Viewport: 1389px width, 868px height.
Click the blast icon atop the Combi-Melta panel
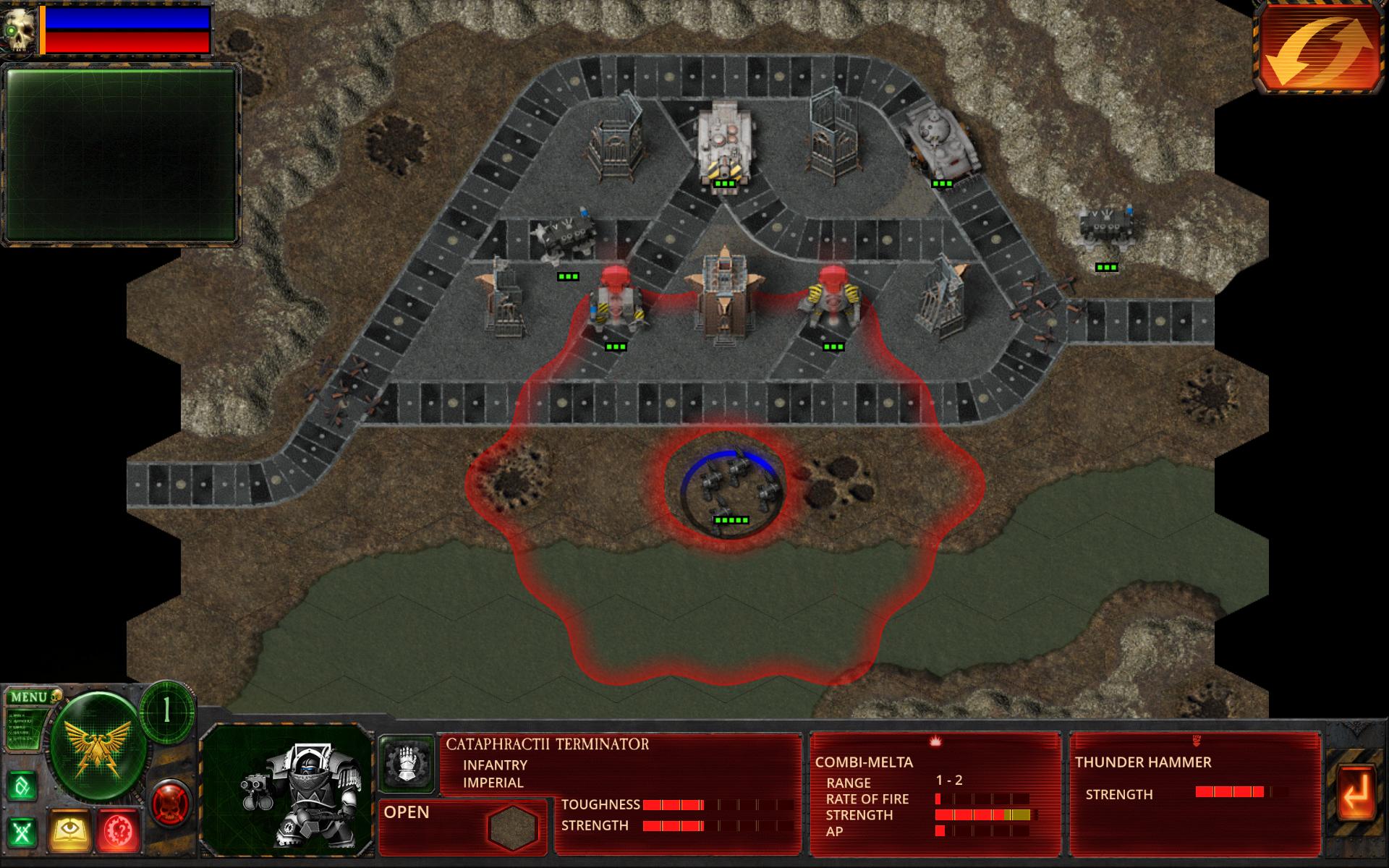point(936,741)
